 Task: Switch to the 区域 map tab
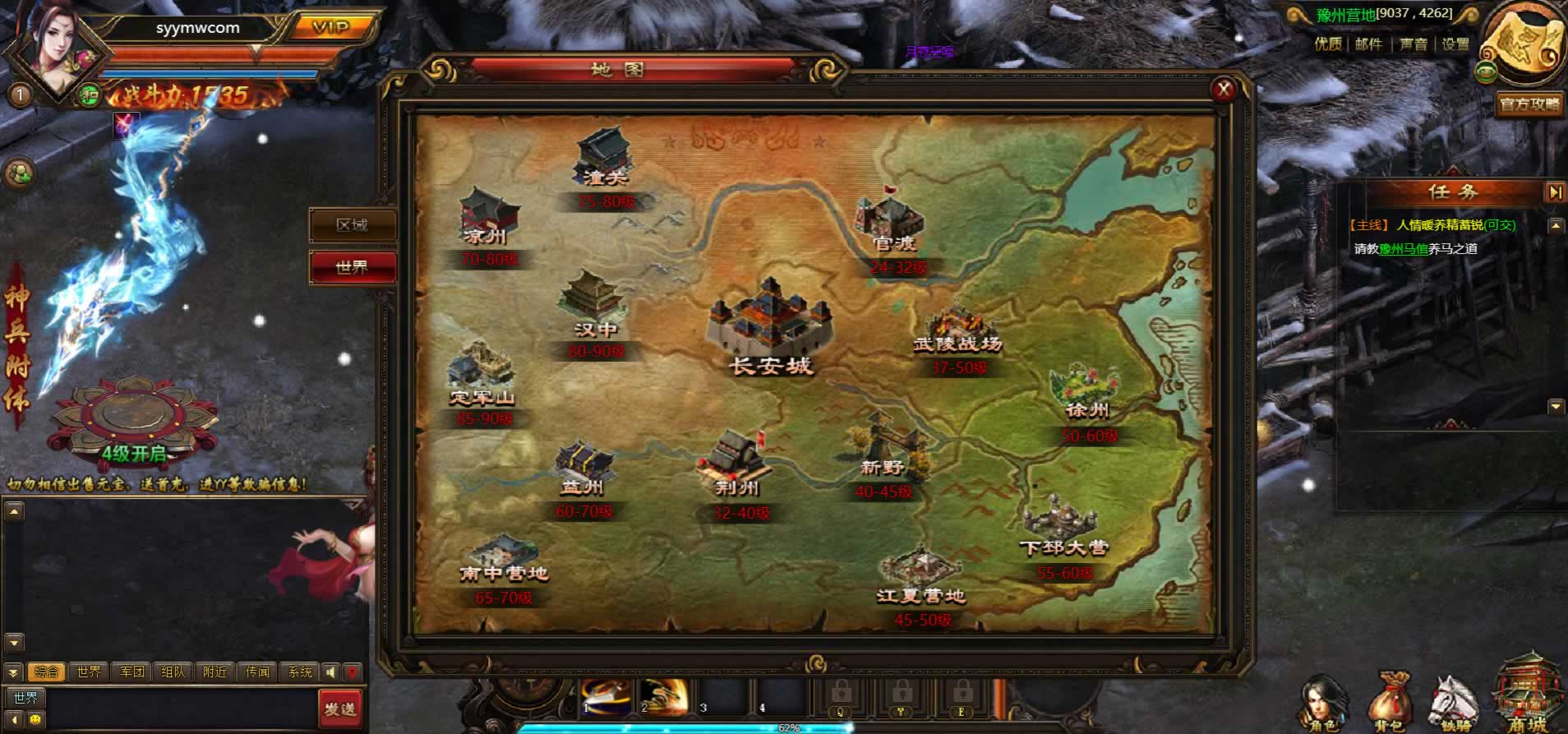coord(353,225)
